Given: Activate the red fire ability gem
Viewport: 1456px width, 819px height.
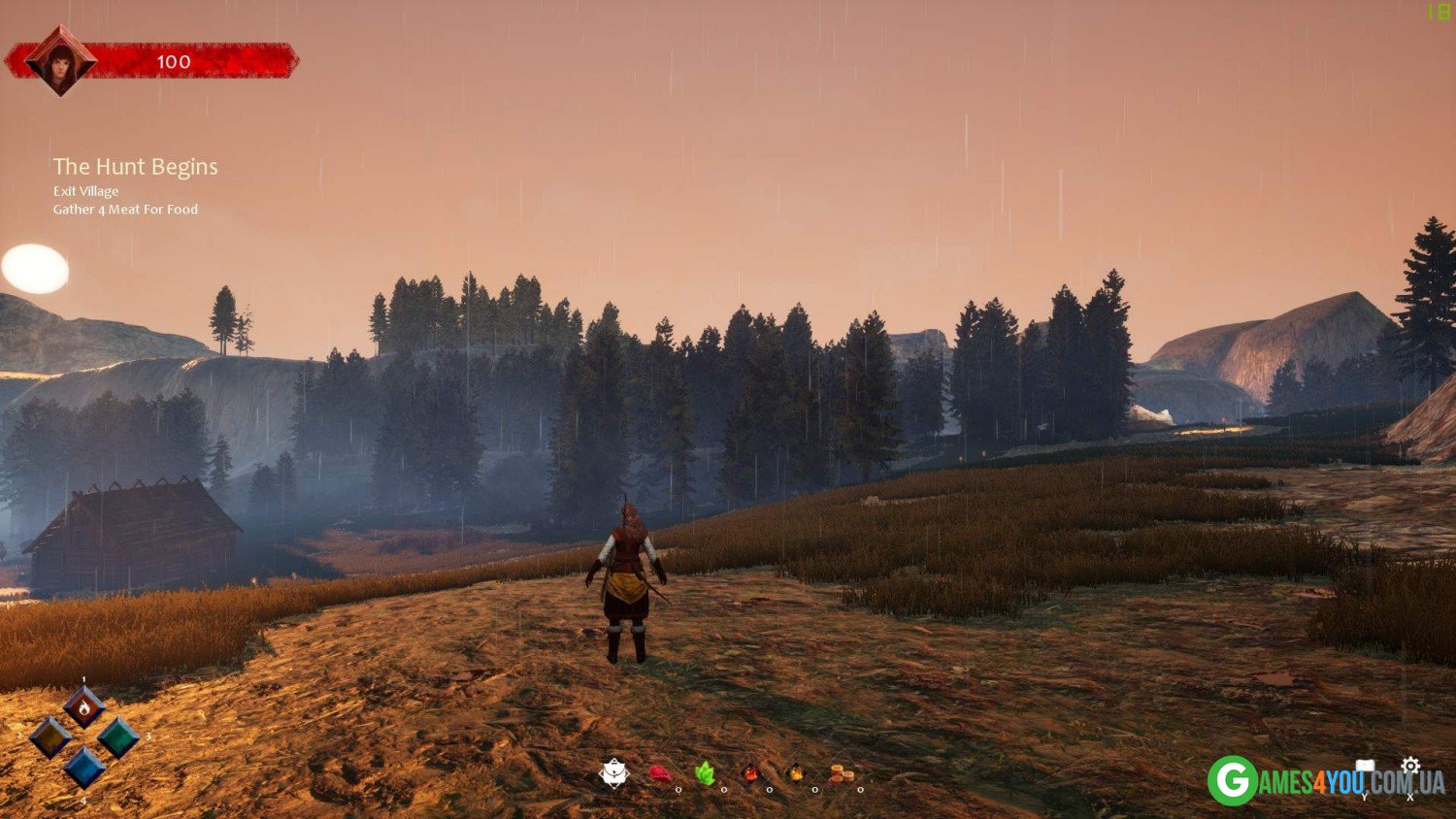Looking at the screenshot, I should point(84,707).
